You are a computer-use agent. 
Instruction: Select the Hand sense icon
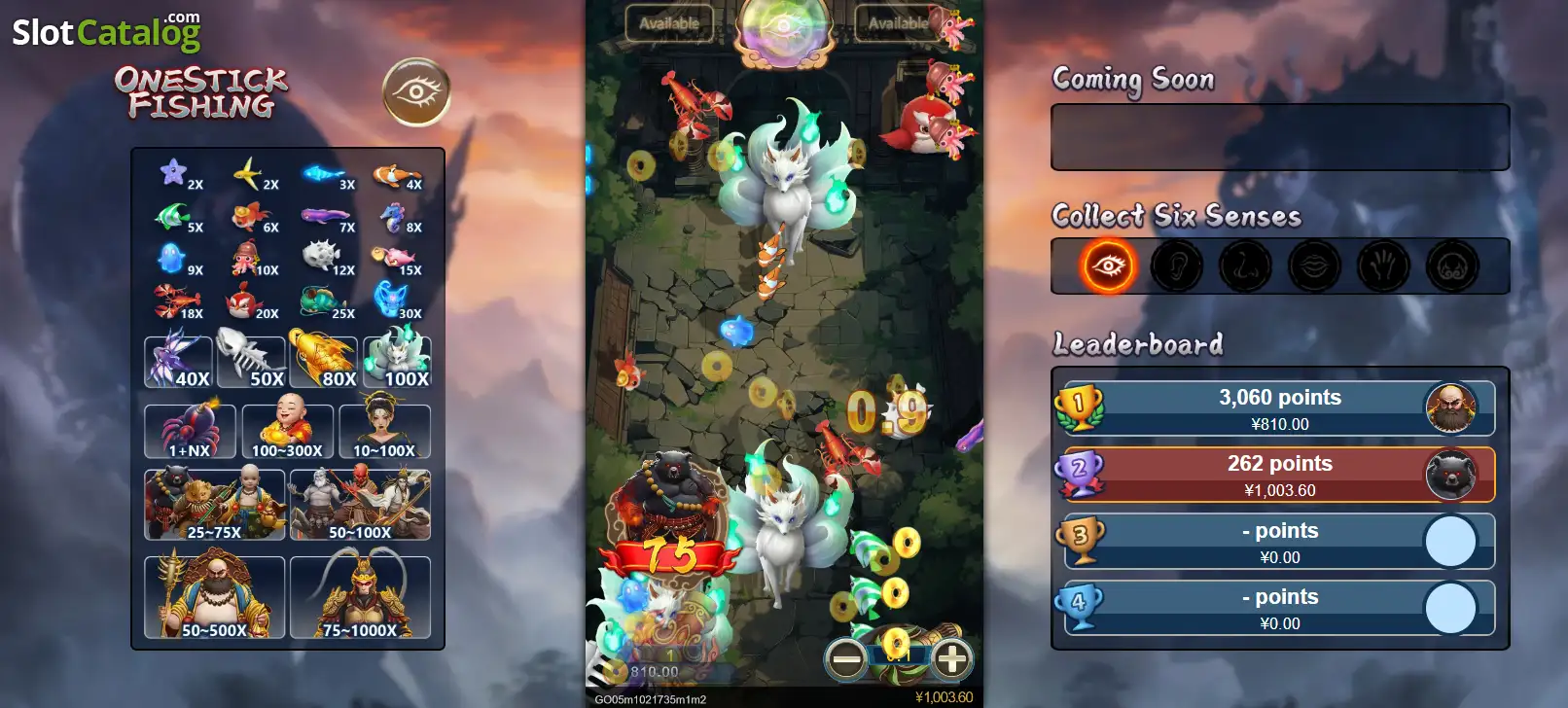click(1382, 265)
